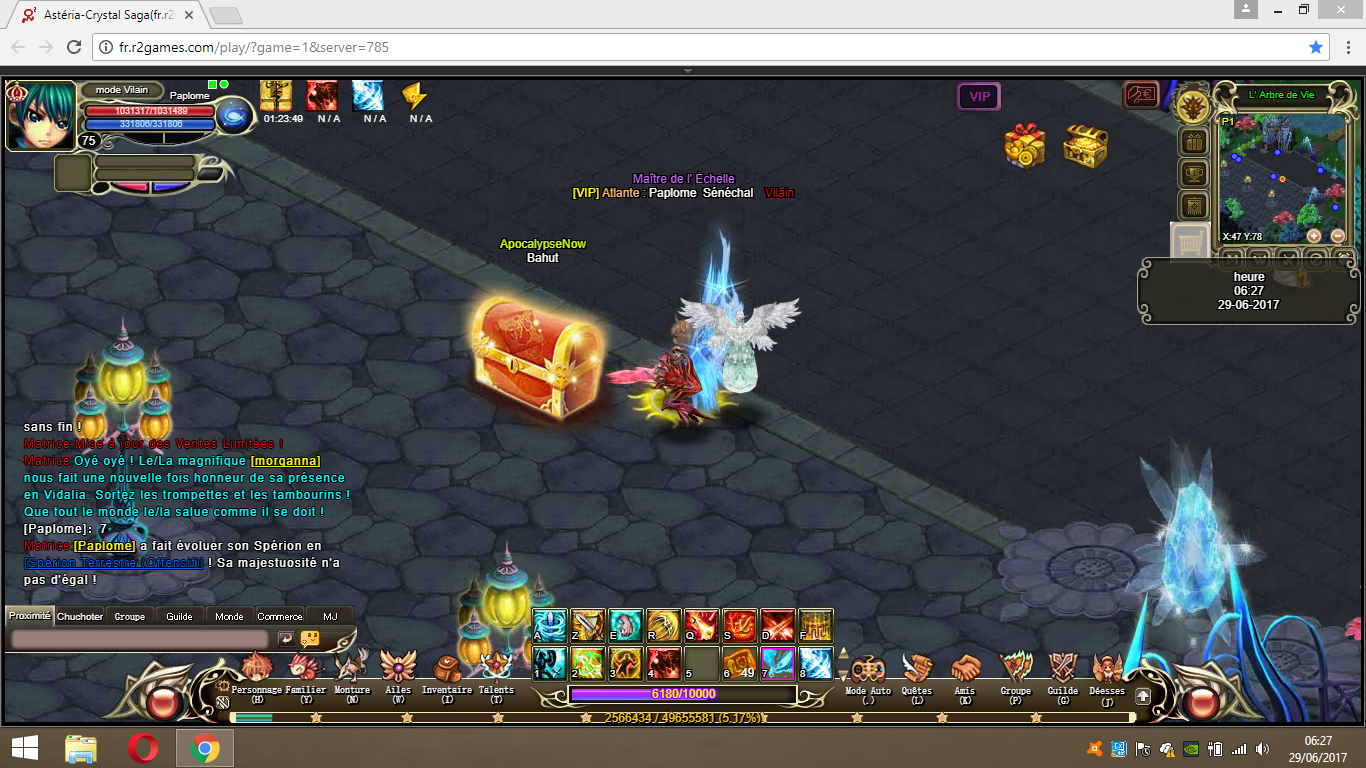Open the Personnage character menu
This screenshot has height=768, width=1366.
pyautogui.click(x=257, y=669)
